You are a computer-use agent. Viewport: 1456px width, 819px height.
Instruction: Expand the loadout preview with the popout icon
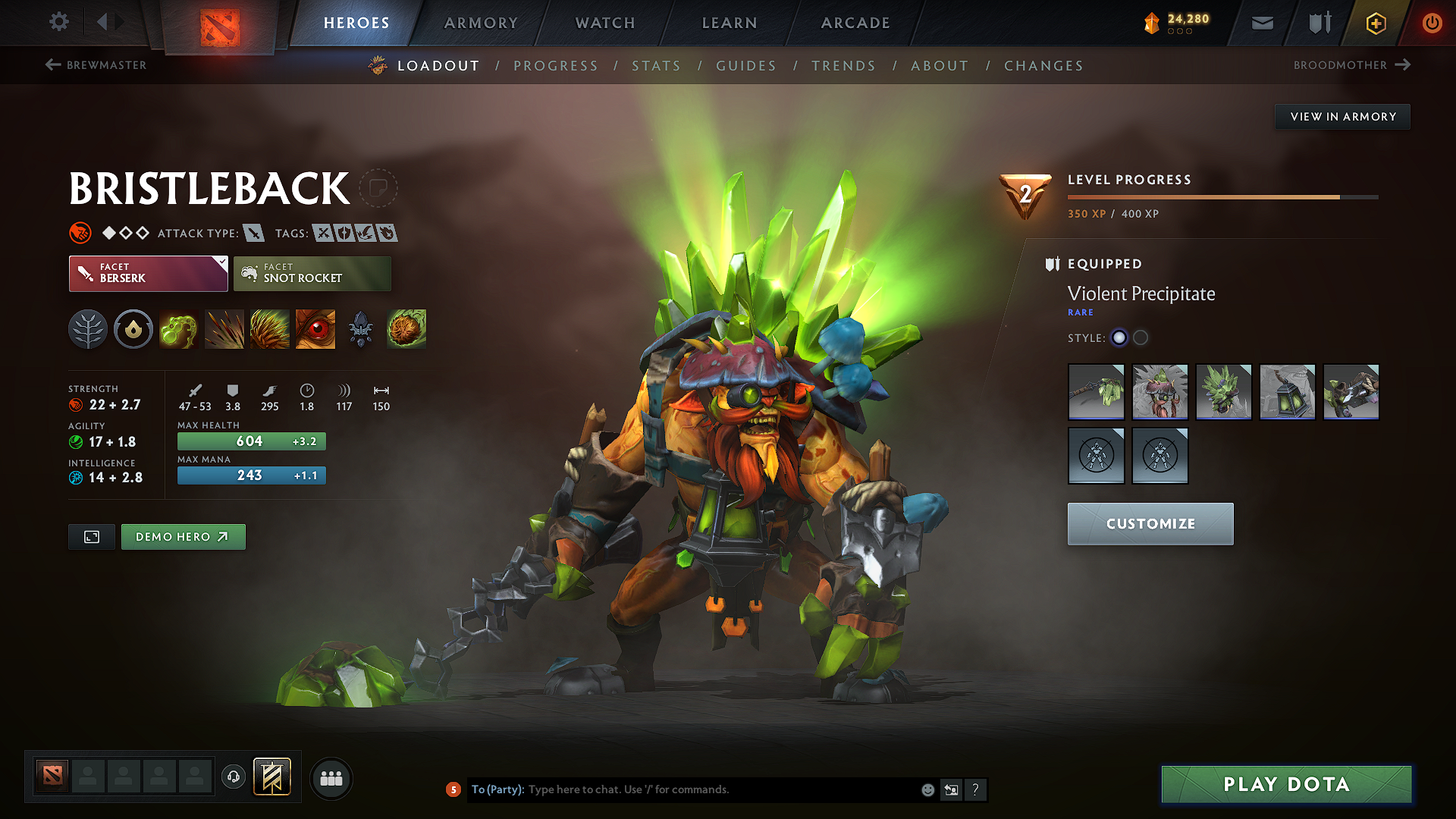(91, 536)
